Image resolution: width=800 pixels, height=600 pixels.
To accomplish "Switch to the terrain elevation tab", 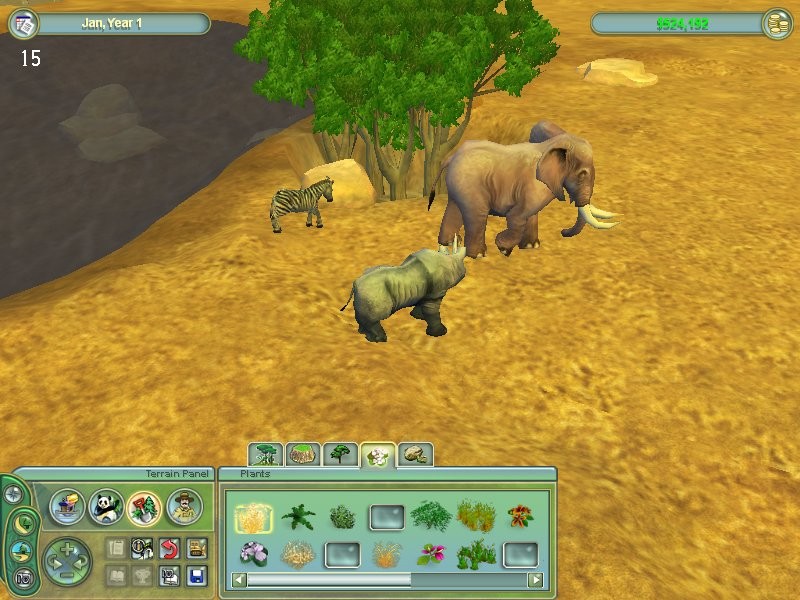I will tap(303, 455).
